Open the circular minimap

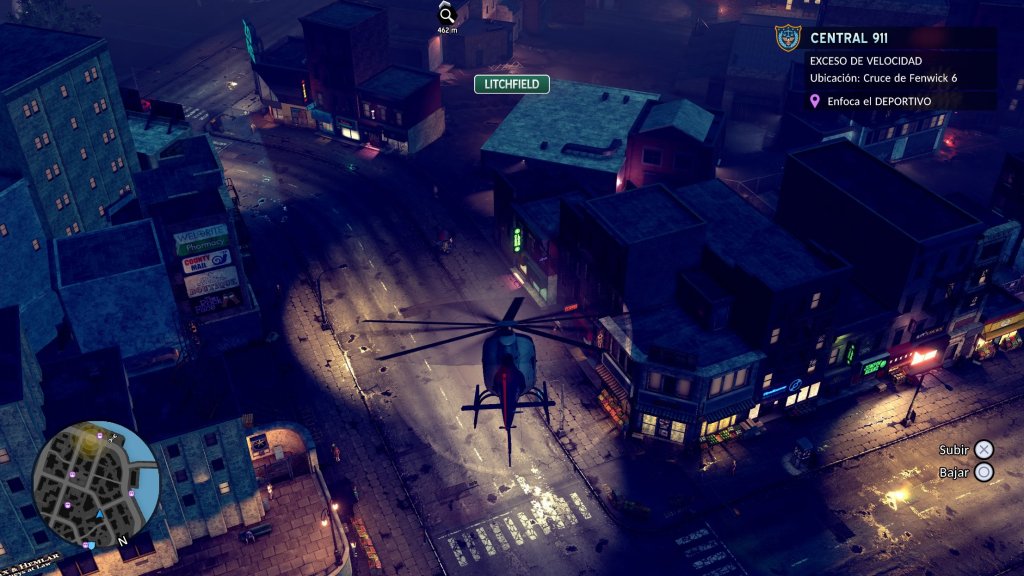click(96, 484)
